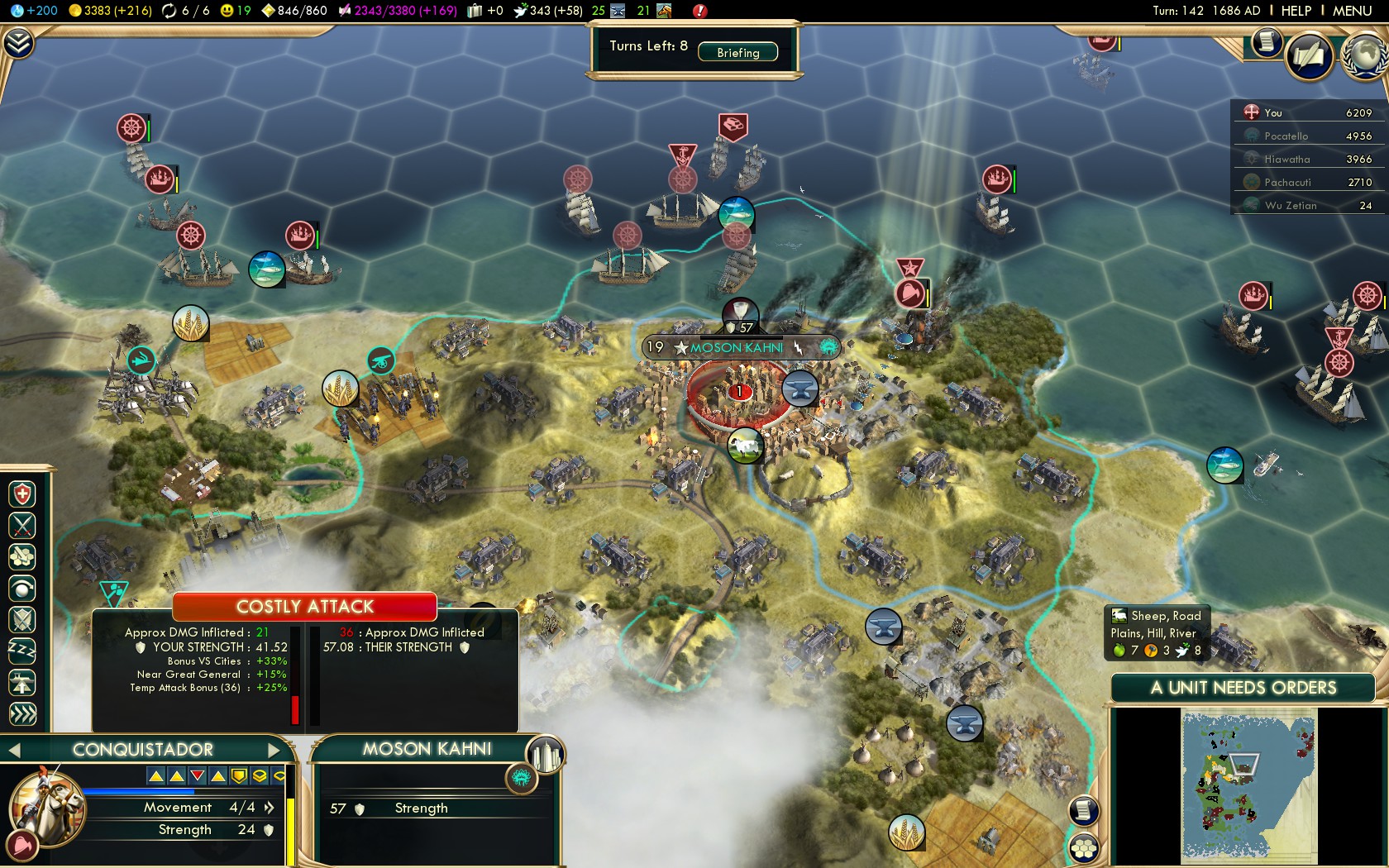Select the move-to cannonball arrow action
Screen dimensions: 1389x868
coord(22,589)
